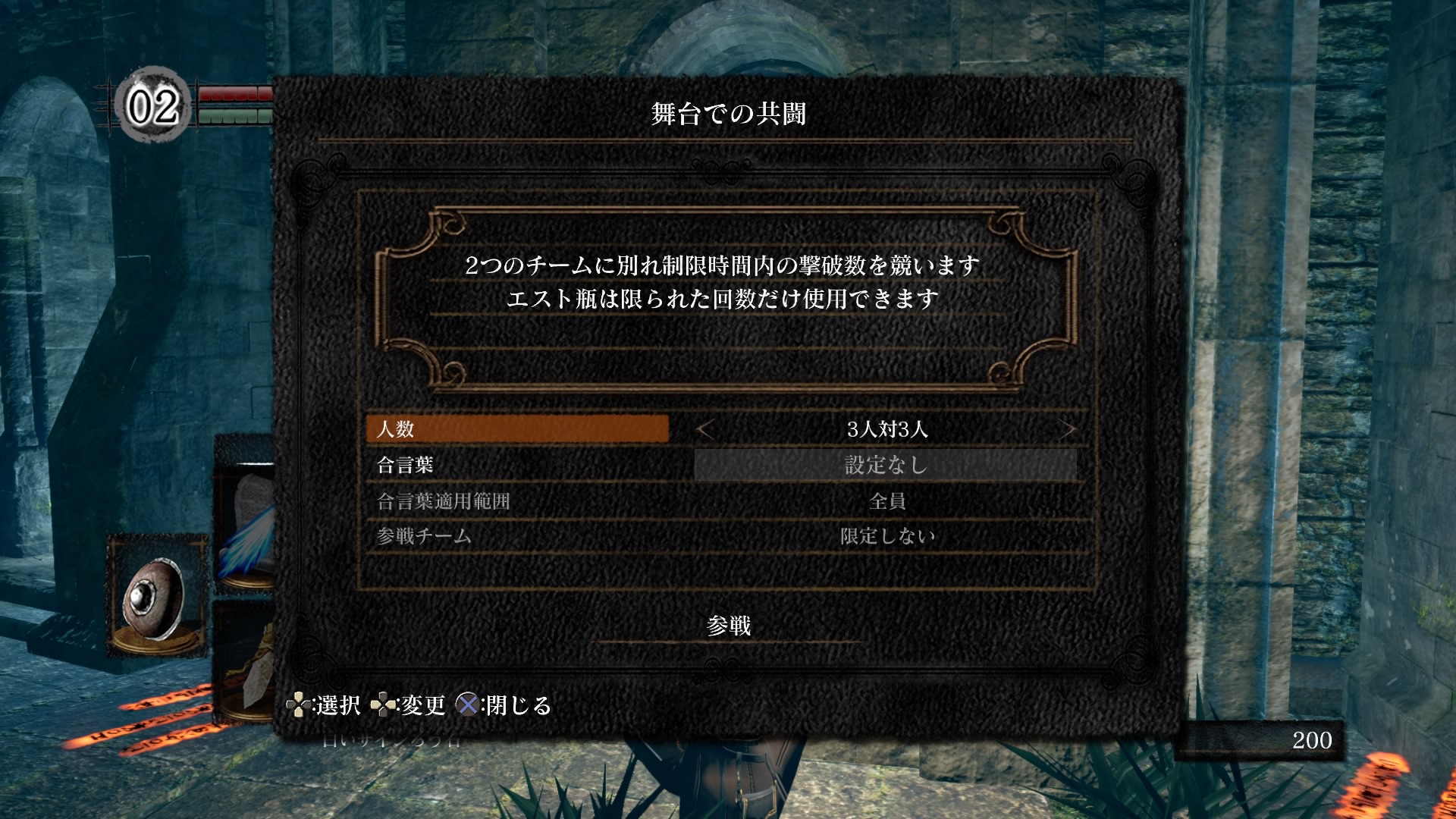Select the round shield equipment slot
Image resolution: width=1456 pixels, height=819 pixels.
click(x=157, y=596)
